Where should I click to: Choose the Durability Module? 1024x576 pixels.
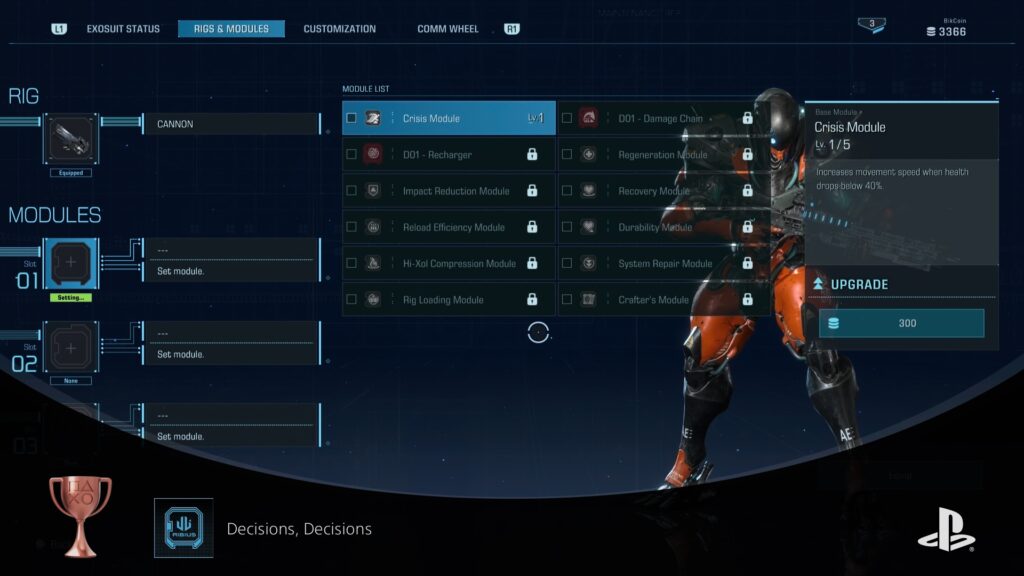(x=662, y=227)
